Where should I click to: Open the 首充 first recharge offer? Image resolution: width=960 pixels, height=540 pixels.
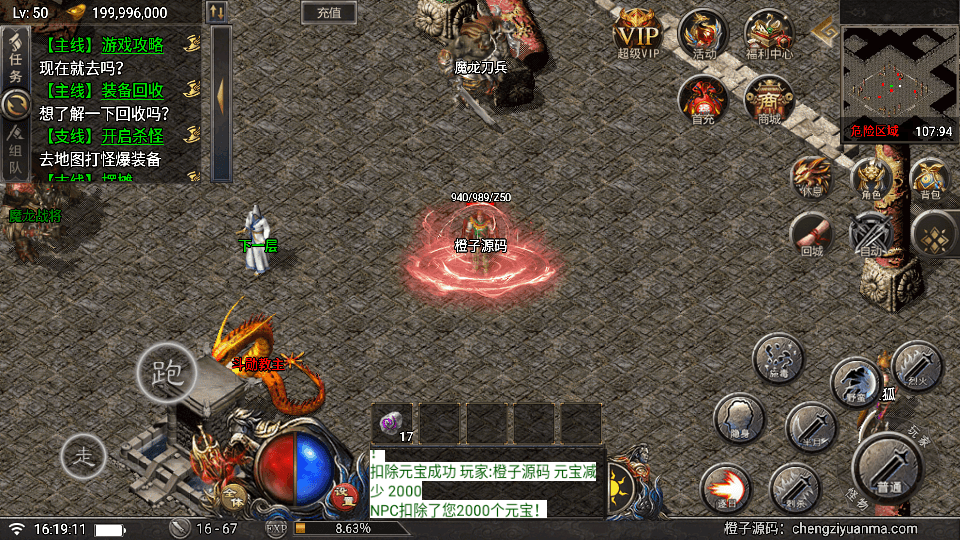coord(702,100)
